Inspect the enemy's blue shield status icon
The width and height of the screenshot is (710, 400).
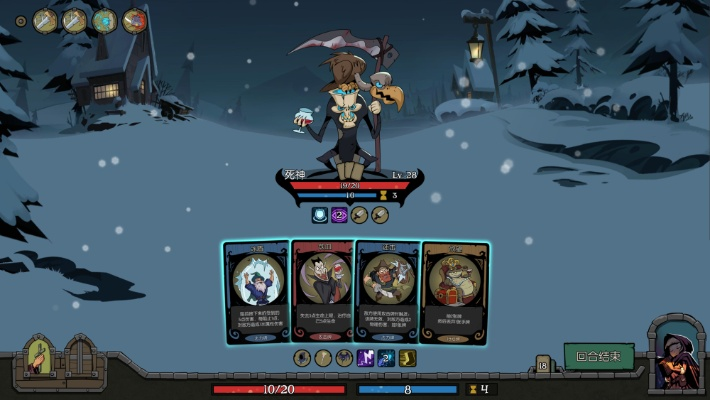[319, 214]
